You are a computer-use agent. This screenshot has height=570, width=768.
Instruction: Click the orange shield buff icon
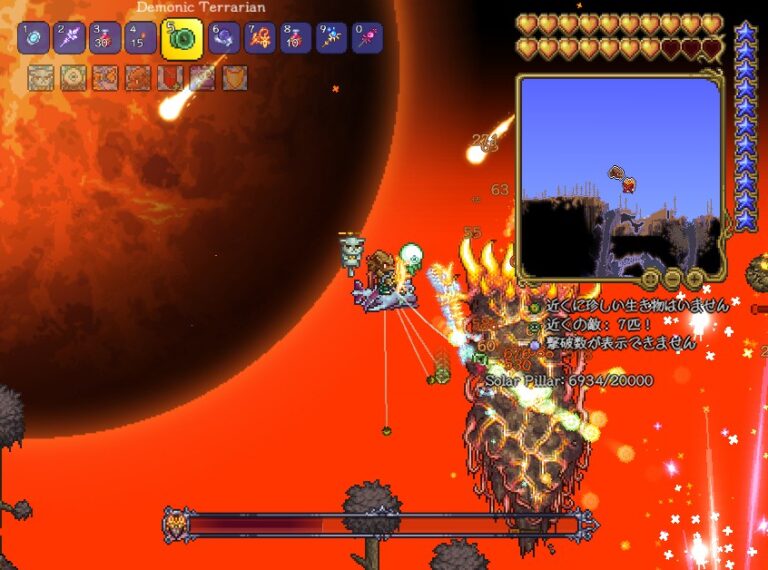(234, 78)
